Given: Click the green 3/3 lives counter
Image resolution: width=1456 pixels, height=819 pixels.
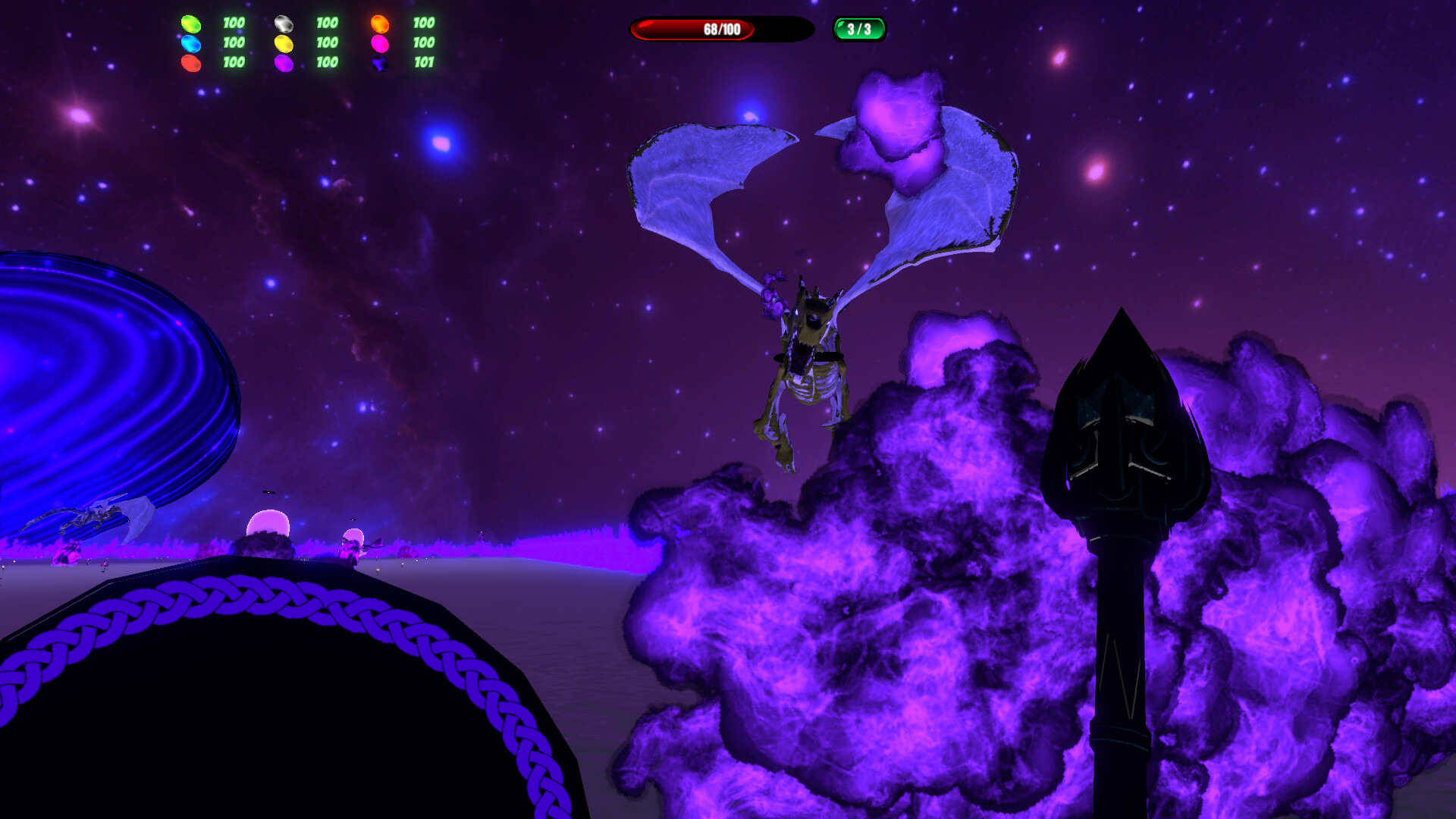Looking at the screenshot, I should (x=858, y=27).
